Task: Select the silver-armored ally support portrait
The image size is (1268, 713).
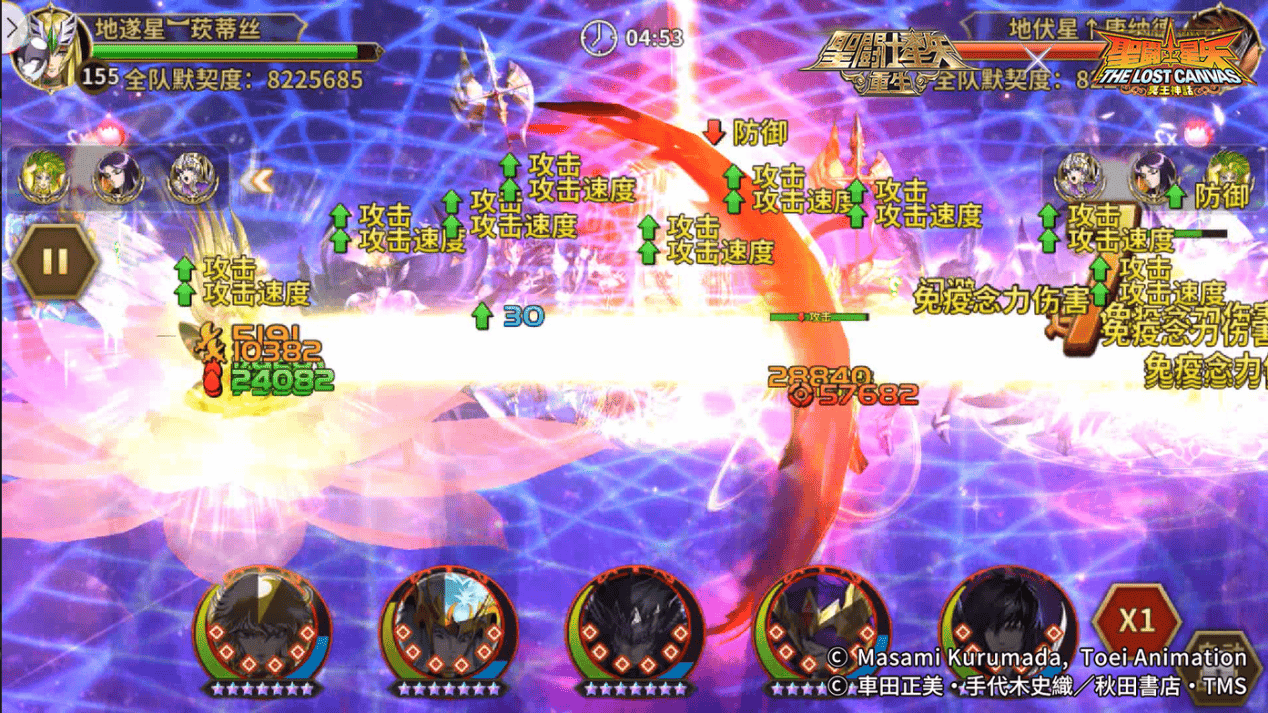Action: point(191,179)
